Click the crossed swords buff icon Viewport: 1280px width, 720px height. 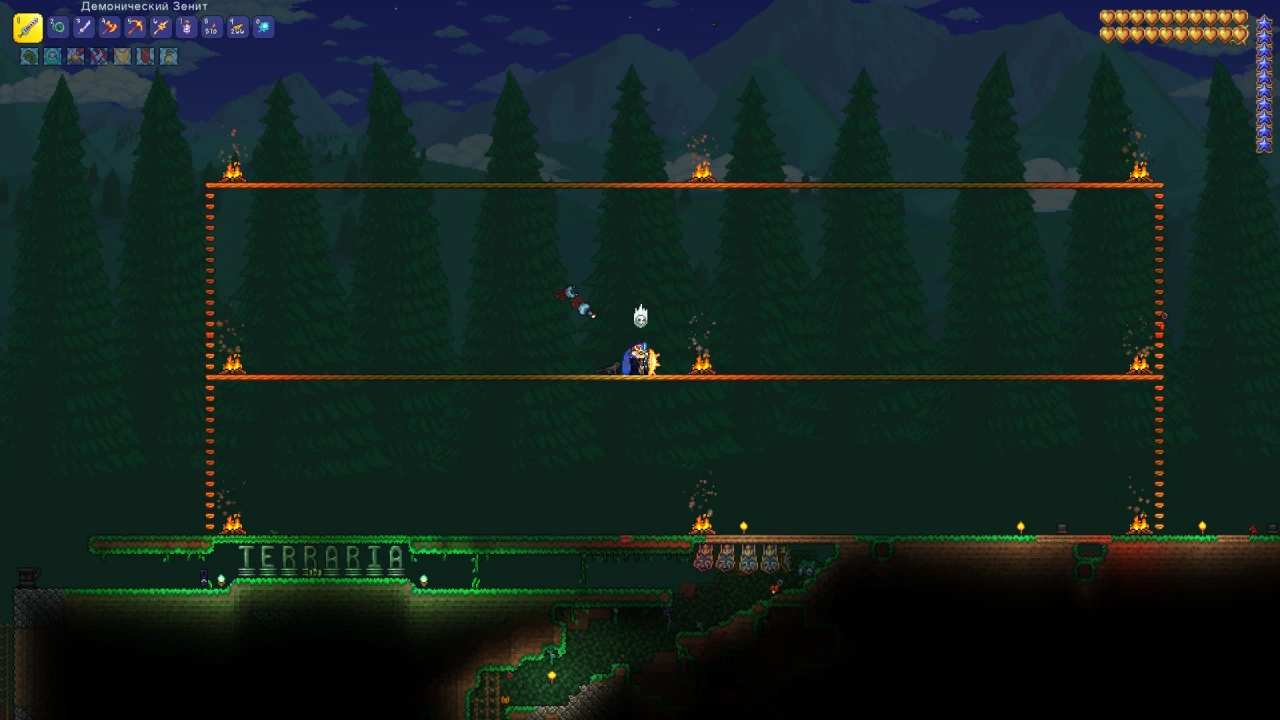click(99, 57)
